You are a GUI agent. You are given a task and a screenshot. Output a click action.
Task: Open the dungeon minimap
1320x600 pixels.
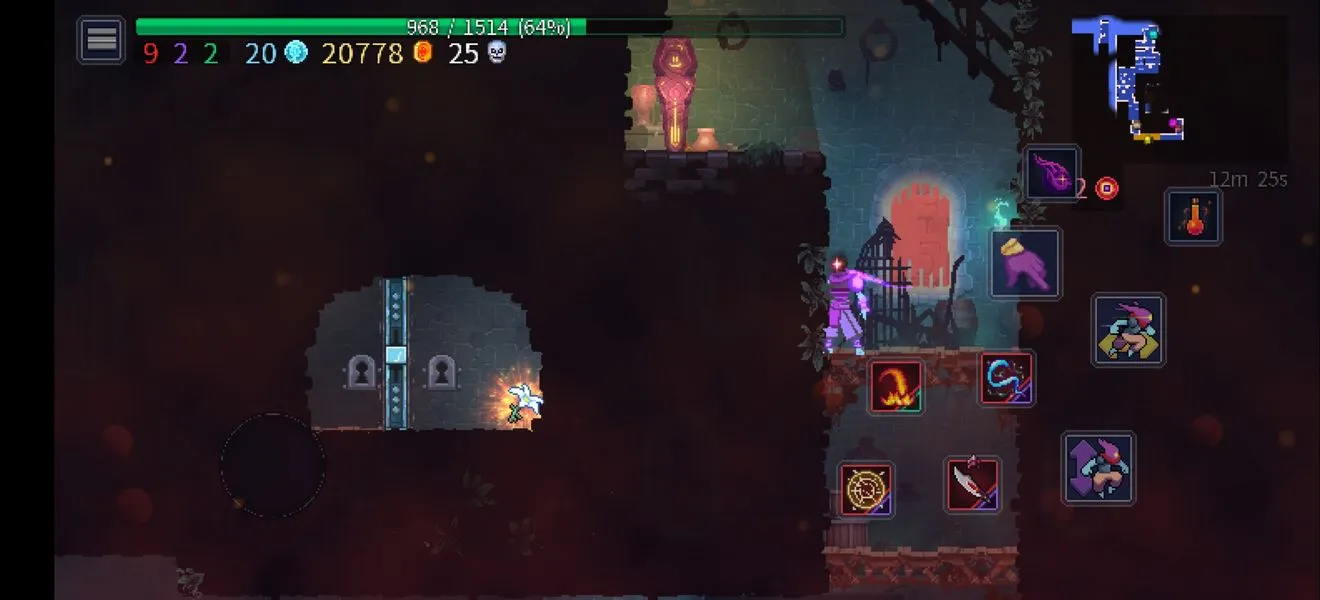coord(1132,80)
